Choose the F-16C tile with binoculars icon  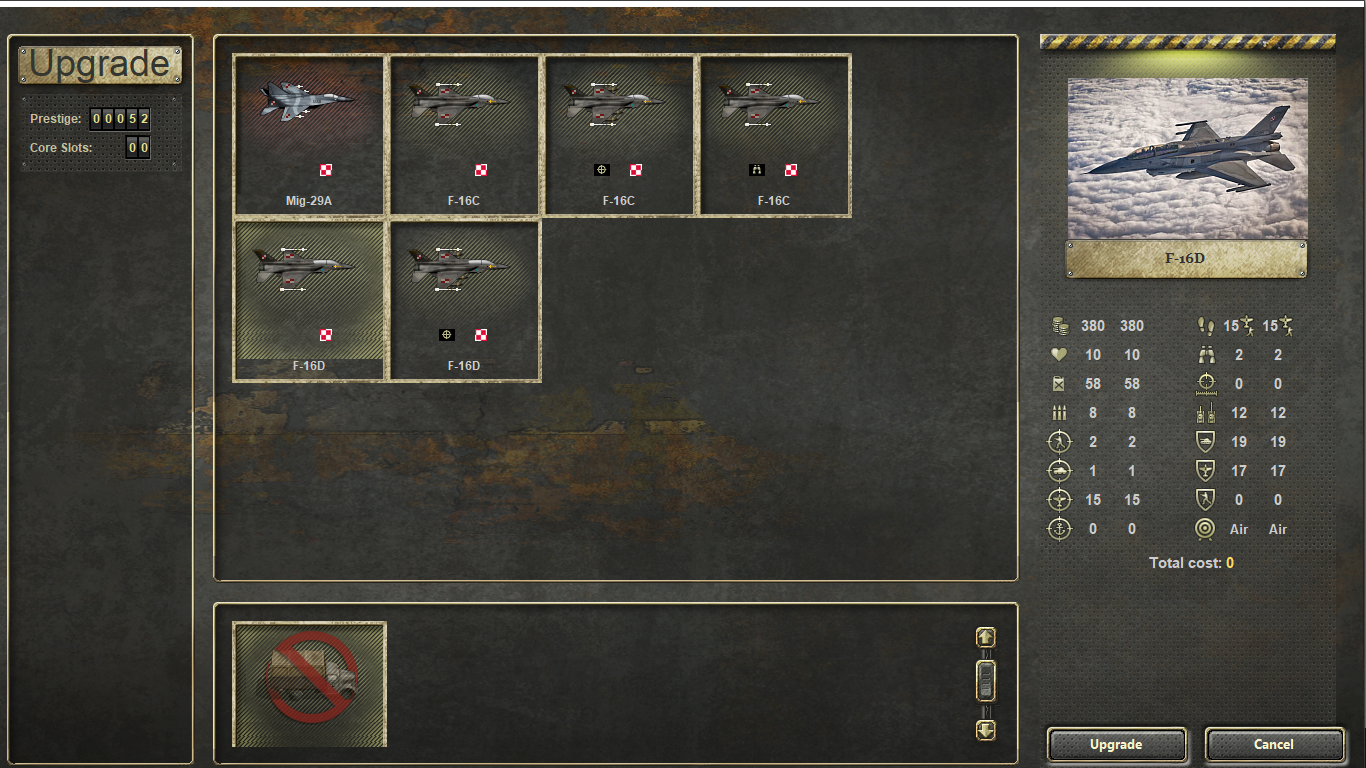point(774,133)
